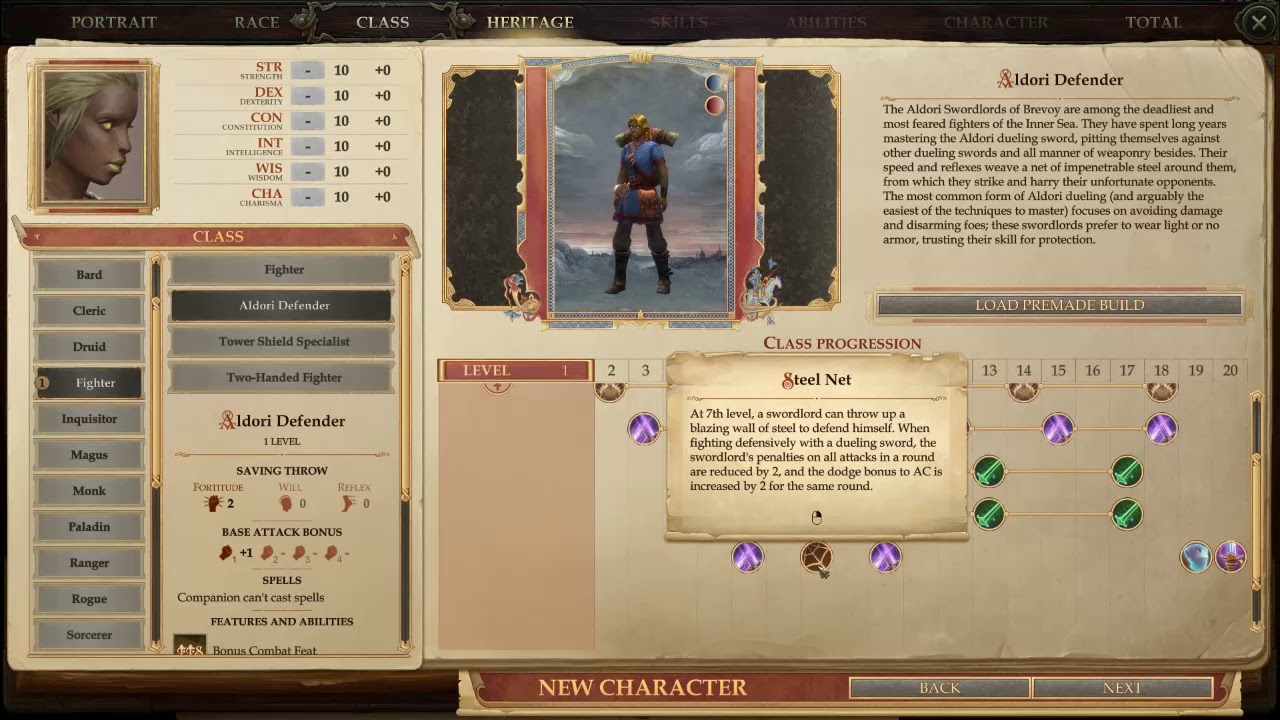Click the blue mask ability icon near level 19
1280x720 pixels.
[x=1195, y=557]
